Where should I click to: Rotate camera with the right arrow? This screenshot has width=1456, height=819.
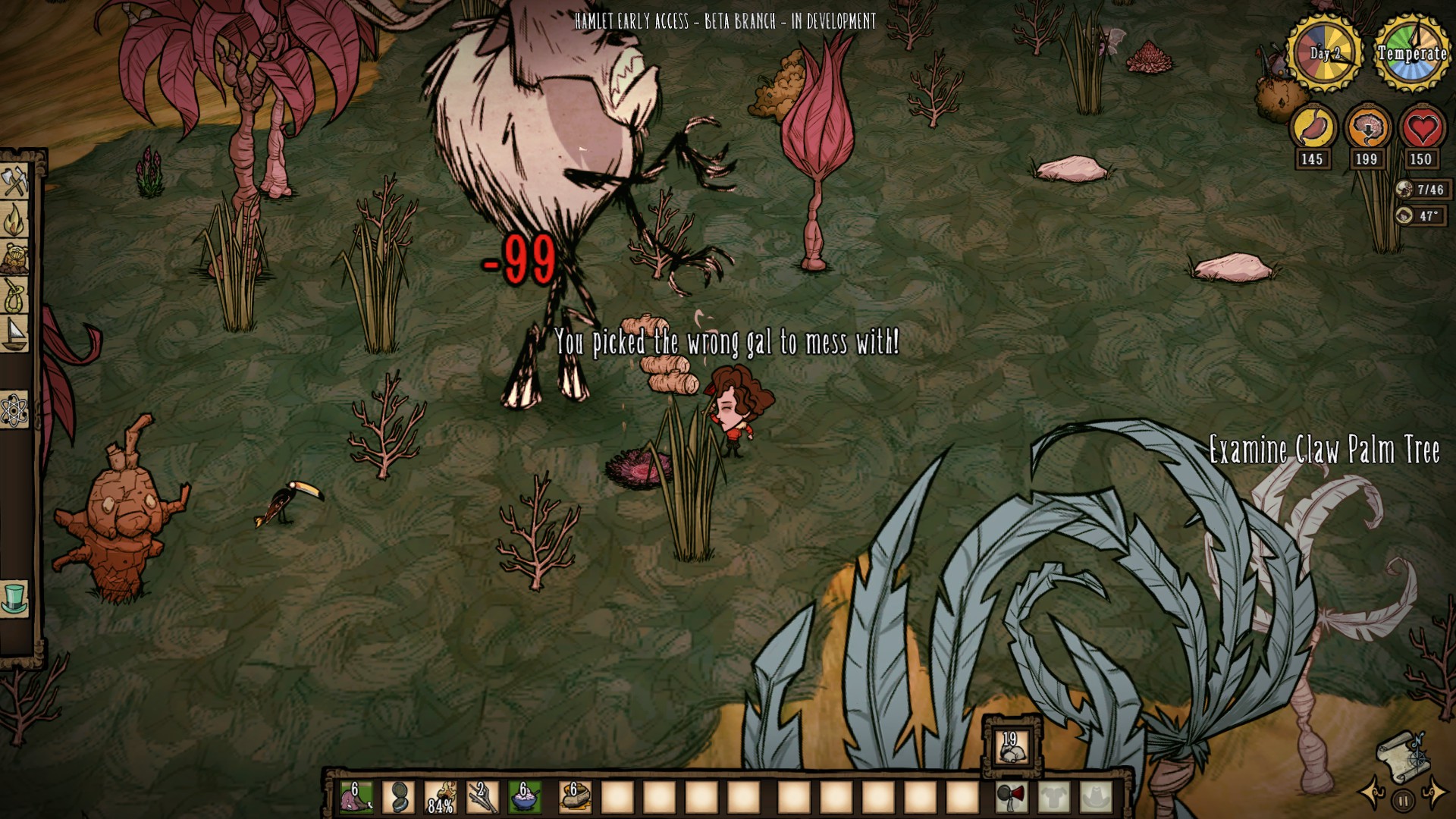click(x=1434, y=793)
